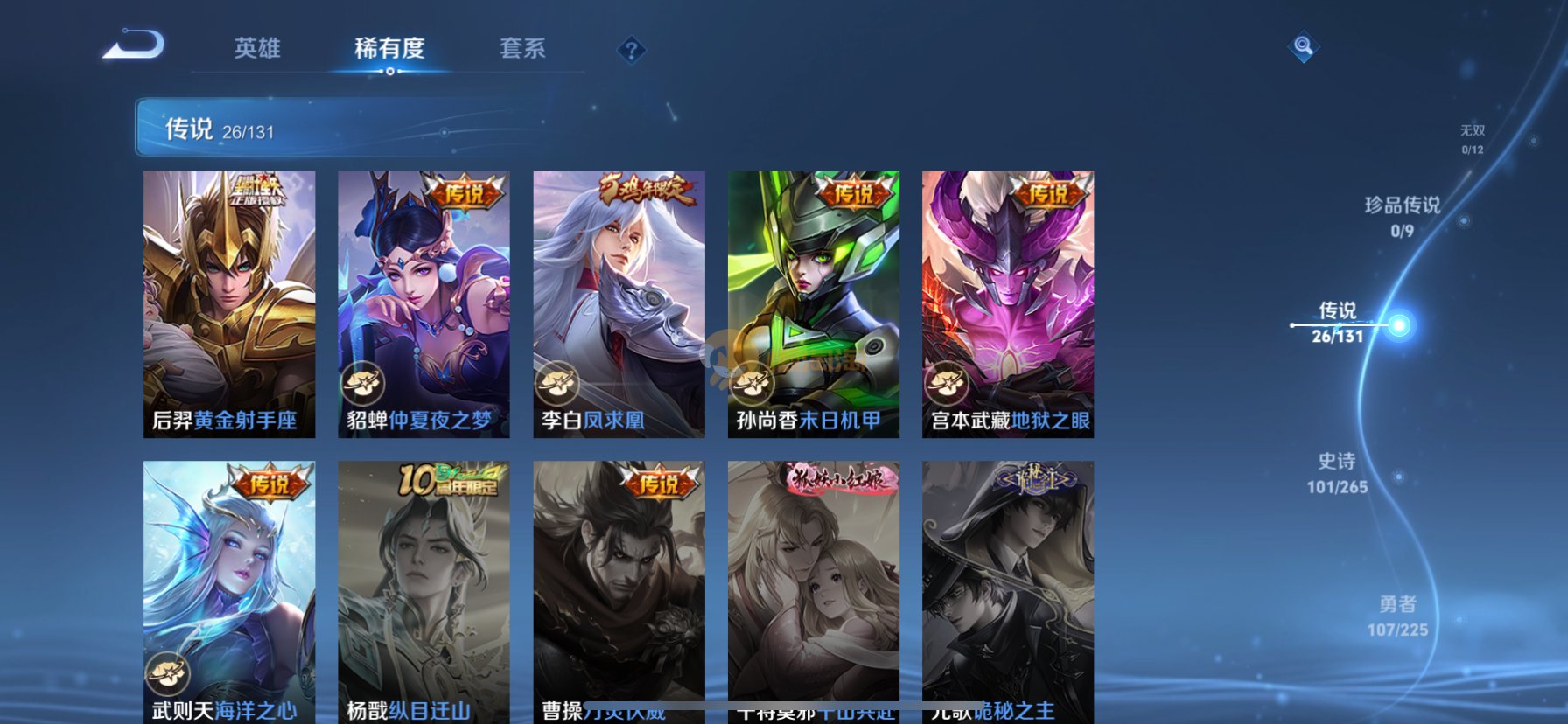Screen dimensions: 1568x724
Task: View 孙尚香 末日机甲 skin
Action: coord(813,303)
